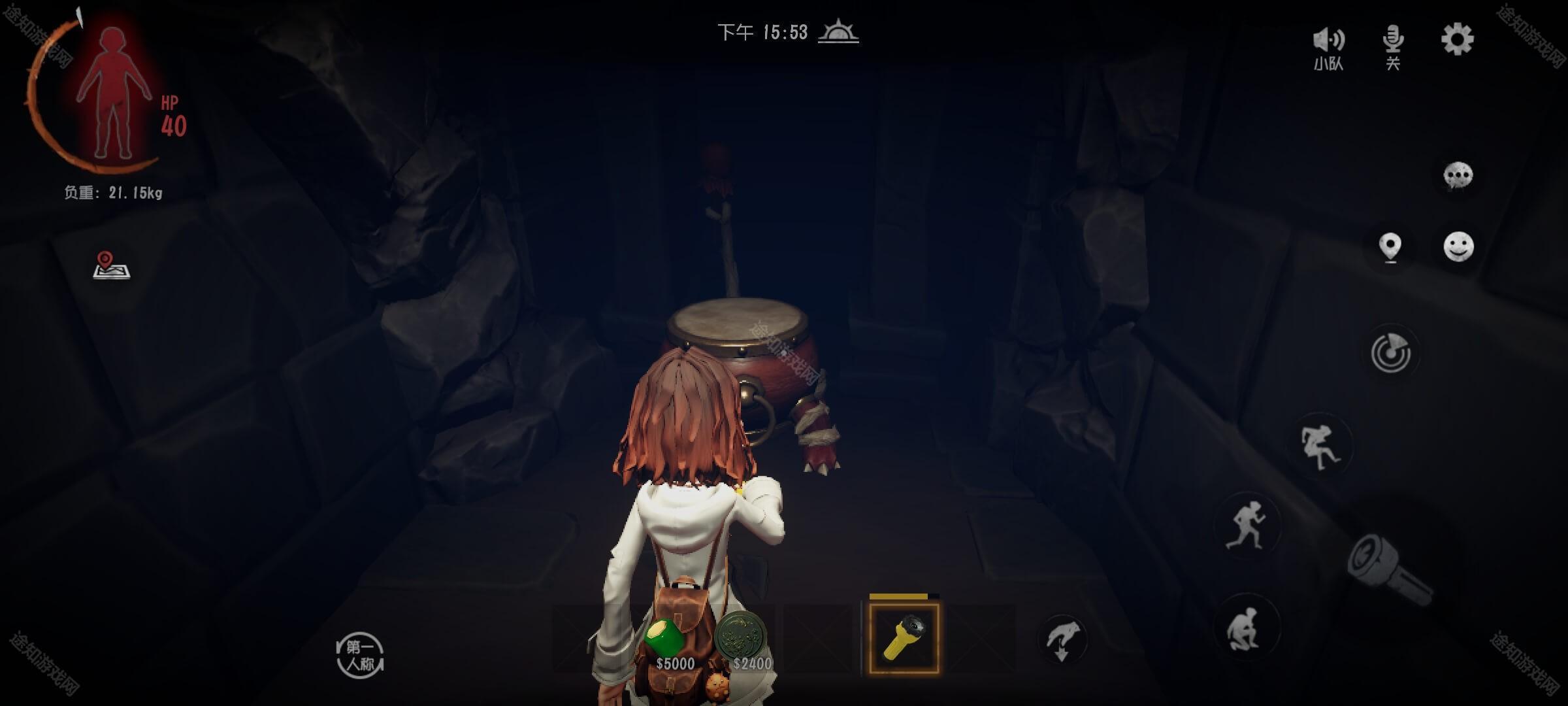The height and width of the screenshot is (706, 1568).
Task: Place a location pin marker
Action: [x=1390, y=248]
